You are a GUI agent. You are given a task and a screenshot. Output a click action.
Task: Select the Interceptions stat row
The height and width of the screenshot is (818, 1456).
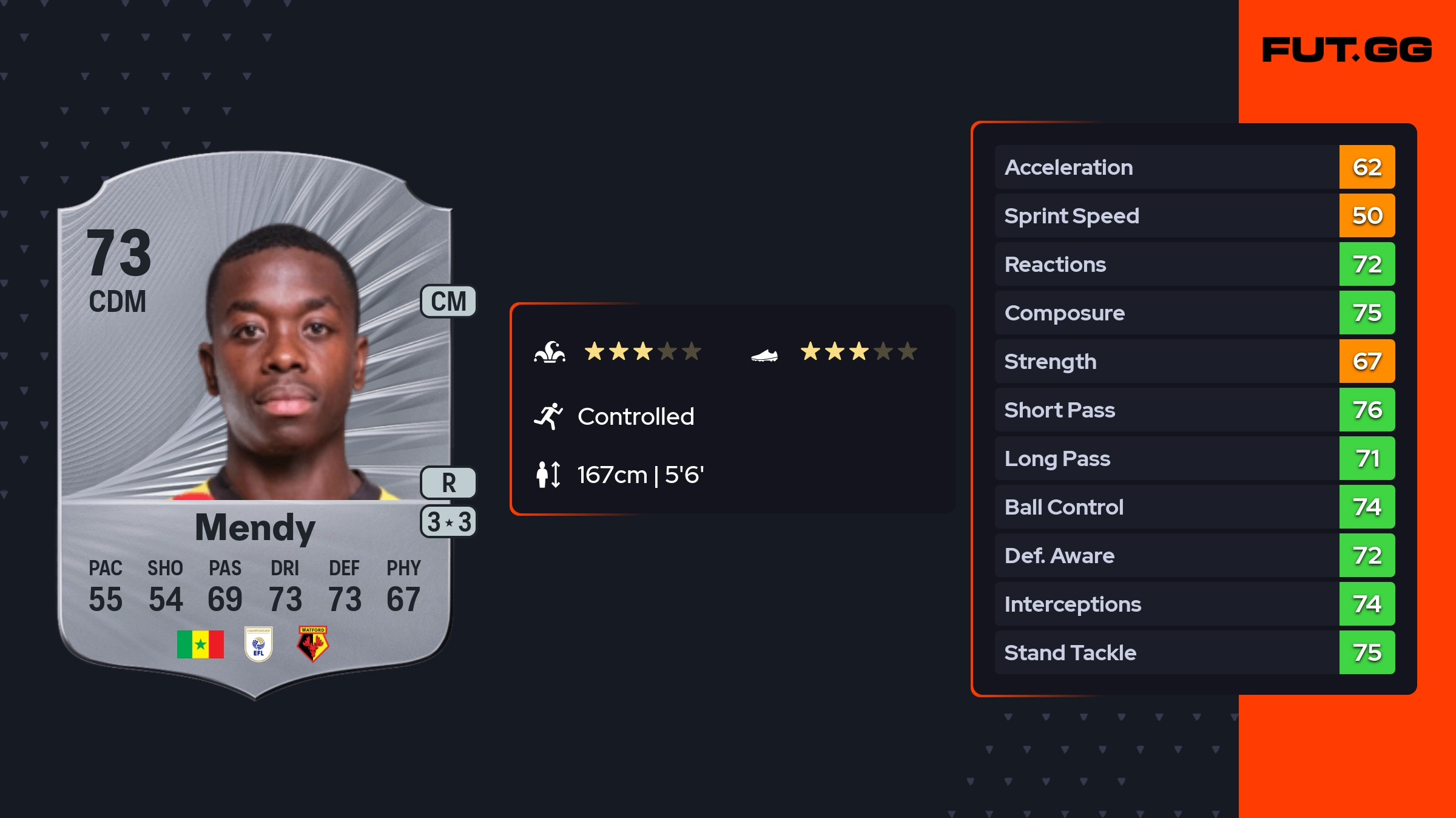(1194, 604)
